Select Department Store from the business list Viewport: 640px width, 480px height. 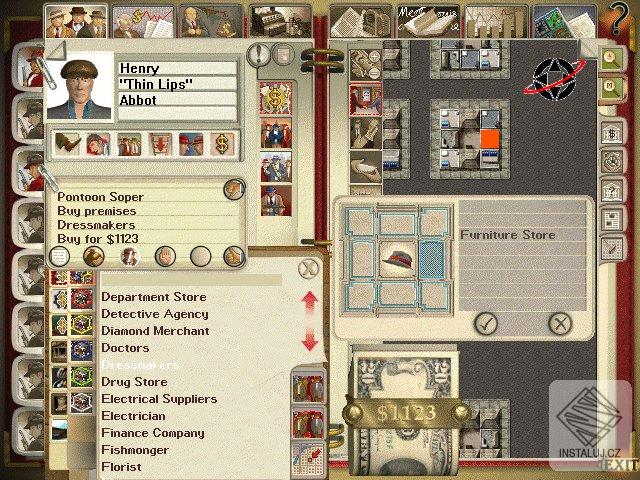153,297
